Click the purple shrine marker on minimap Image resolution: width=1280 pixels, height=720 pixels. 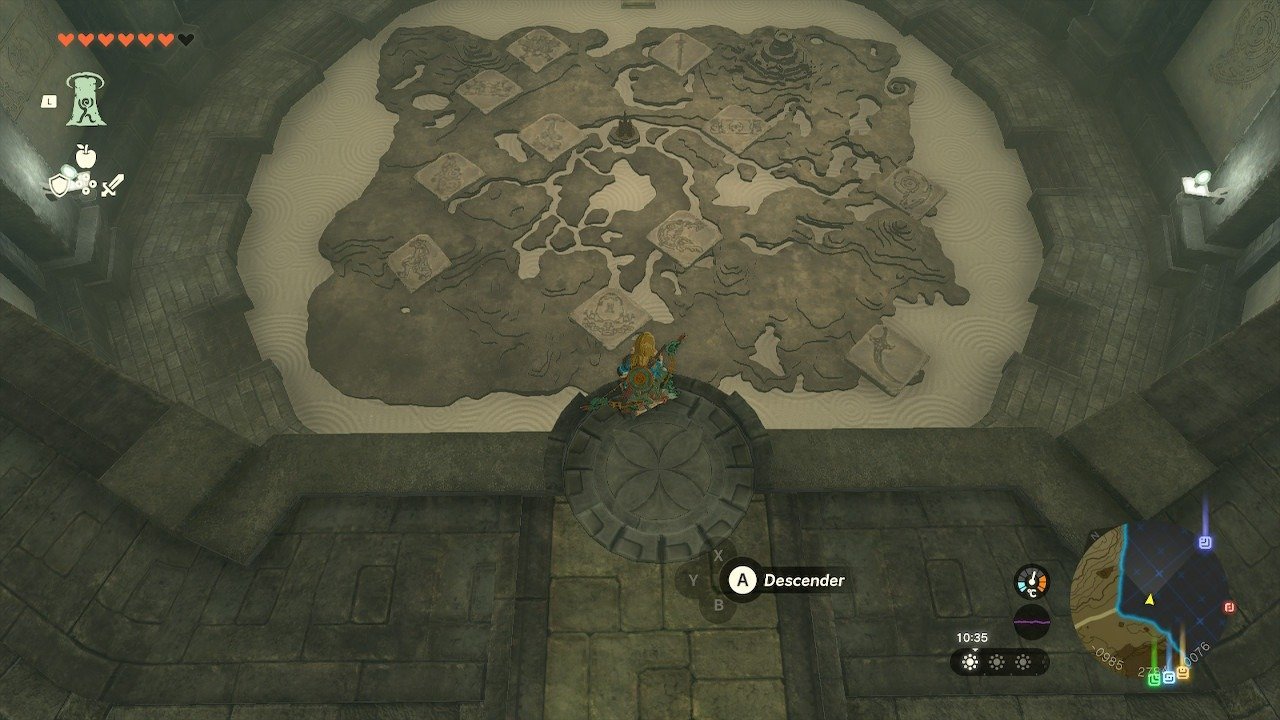pos(1205,543)
